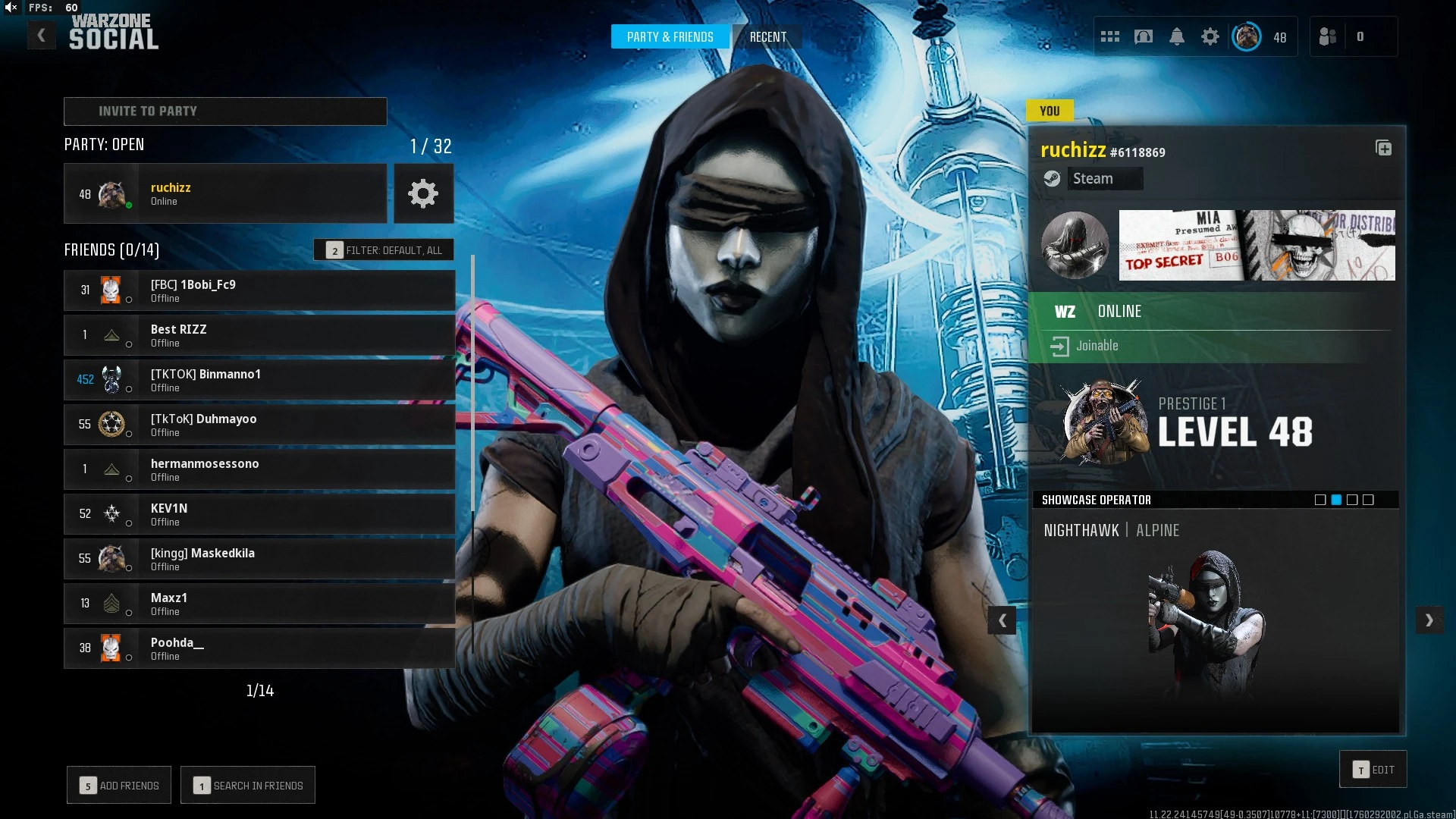Open the friends filter dropdown

(384, 250)
